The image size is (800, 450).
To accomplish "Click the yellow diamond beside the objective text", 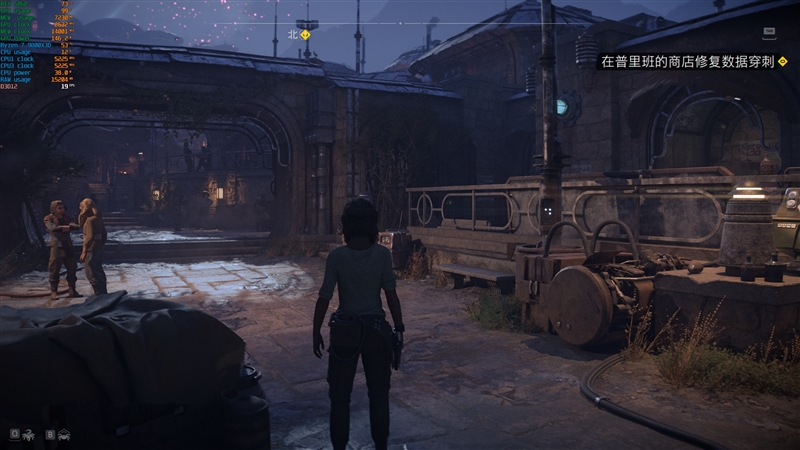I will [780, 61].
